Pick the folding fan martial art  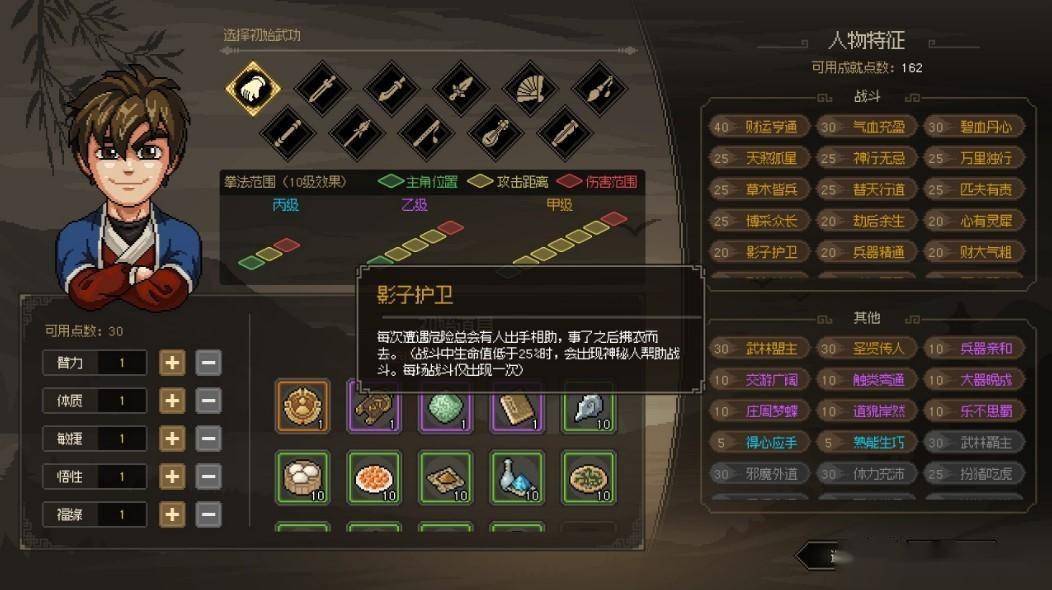coord(530,89)
